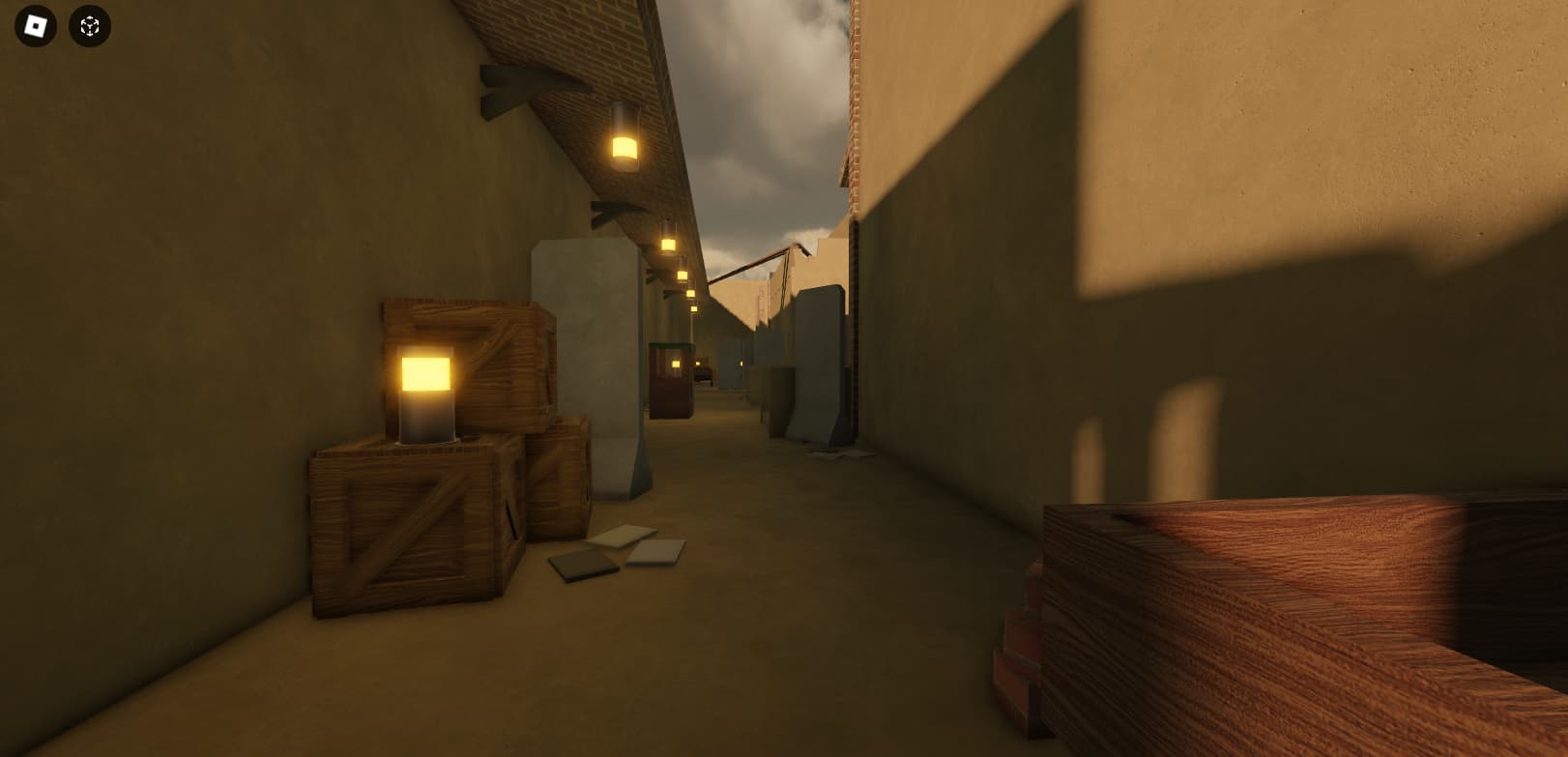The height and width of the screenshot is (757, 1568).
Task: Expand options using the circular menu button
Action: pyautogui.click(x=87, y=25)
